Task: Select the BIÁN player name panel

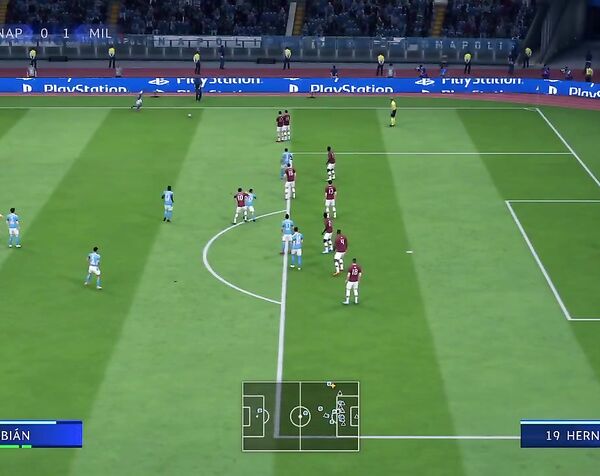Action: tap(40, 434)
